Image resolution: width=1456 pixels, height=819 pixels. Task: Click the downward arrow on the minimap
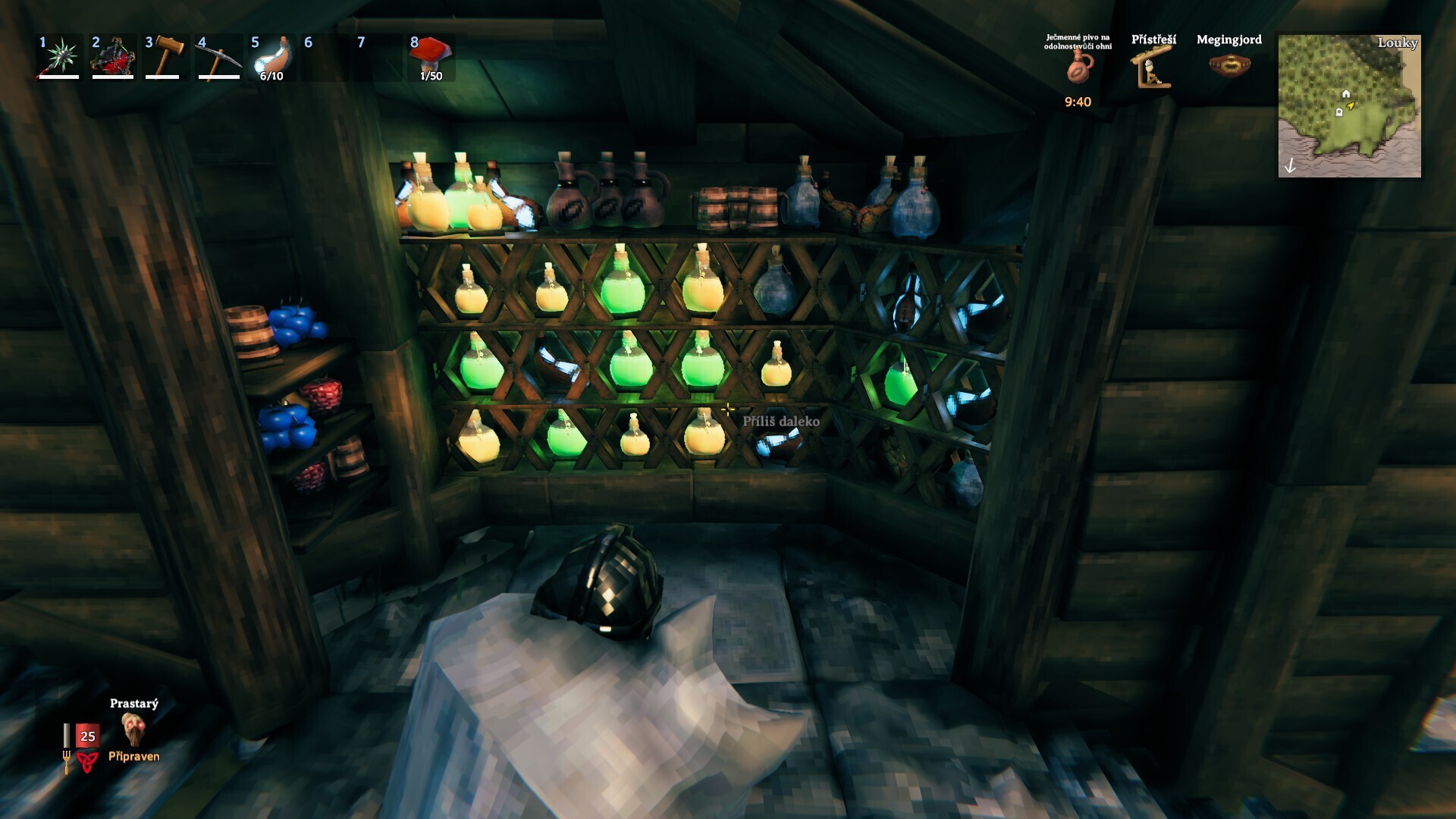(1291, 166)
